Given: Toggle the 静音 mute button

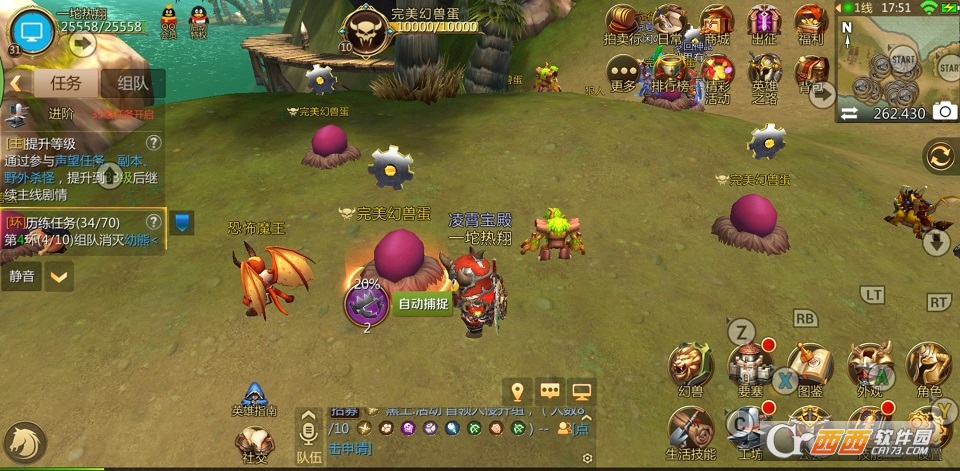Looking at the screenshot, I should pos(22,276).
